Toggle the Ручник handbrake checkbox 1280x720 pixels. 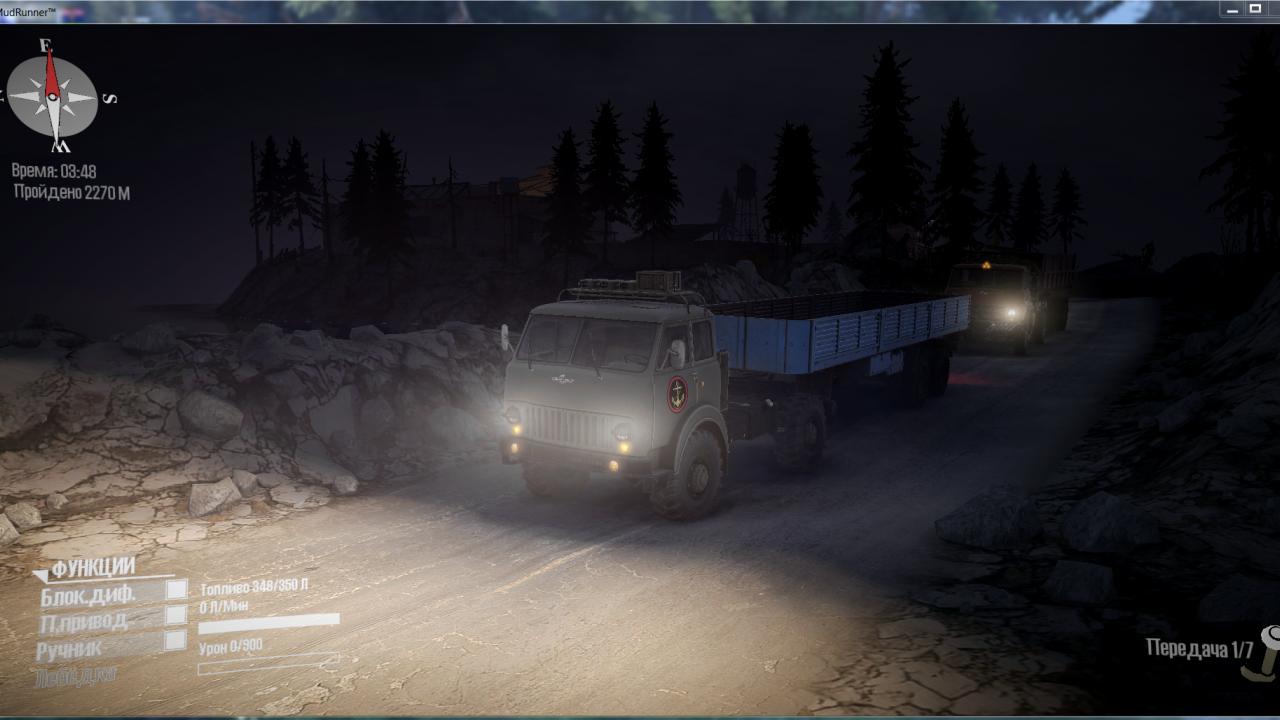[176, 640]
